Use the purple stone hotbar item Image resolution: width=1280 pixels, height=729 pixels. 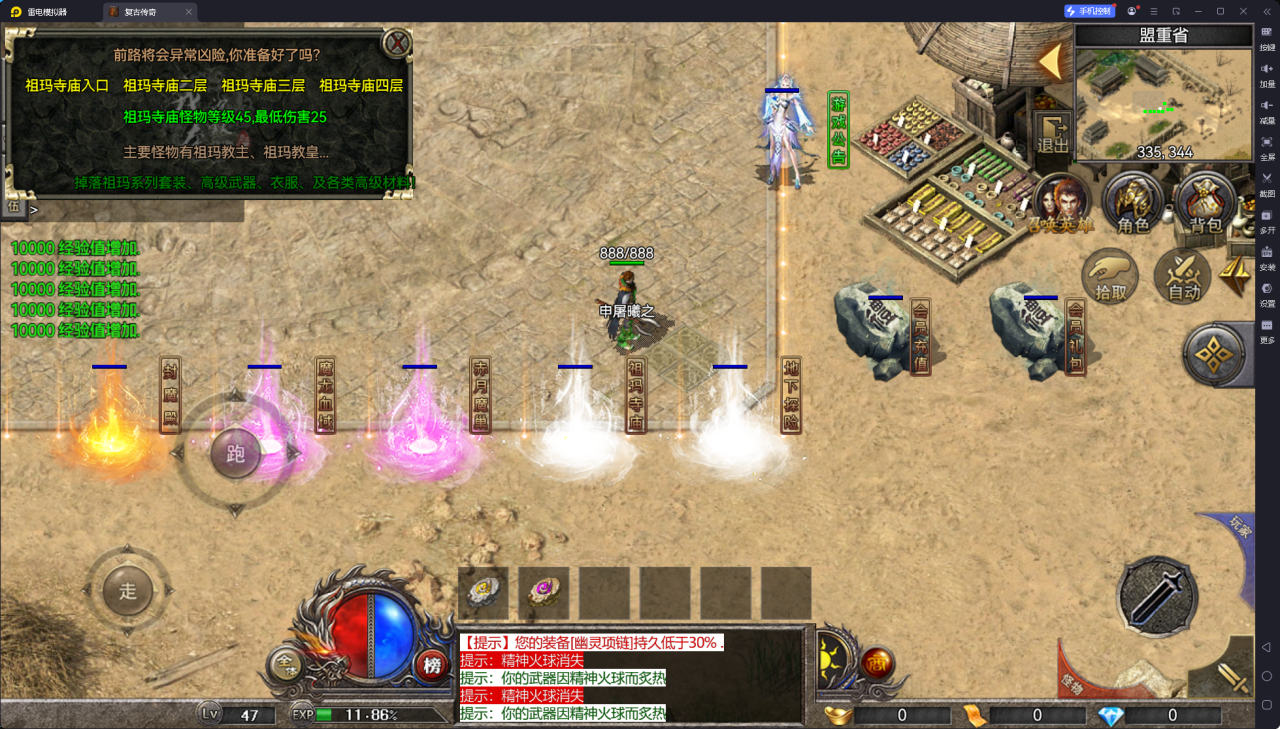click(x=544, y=592)
